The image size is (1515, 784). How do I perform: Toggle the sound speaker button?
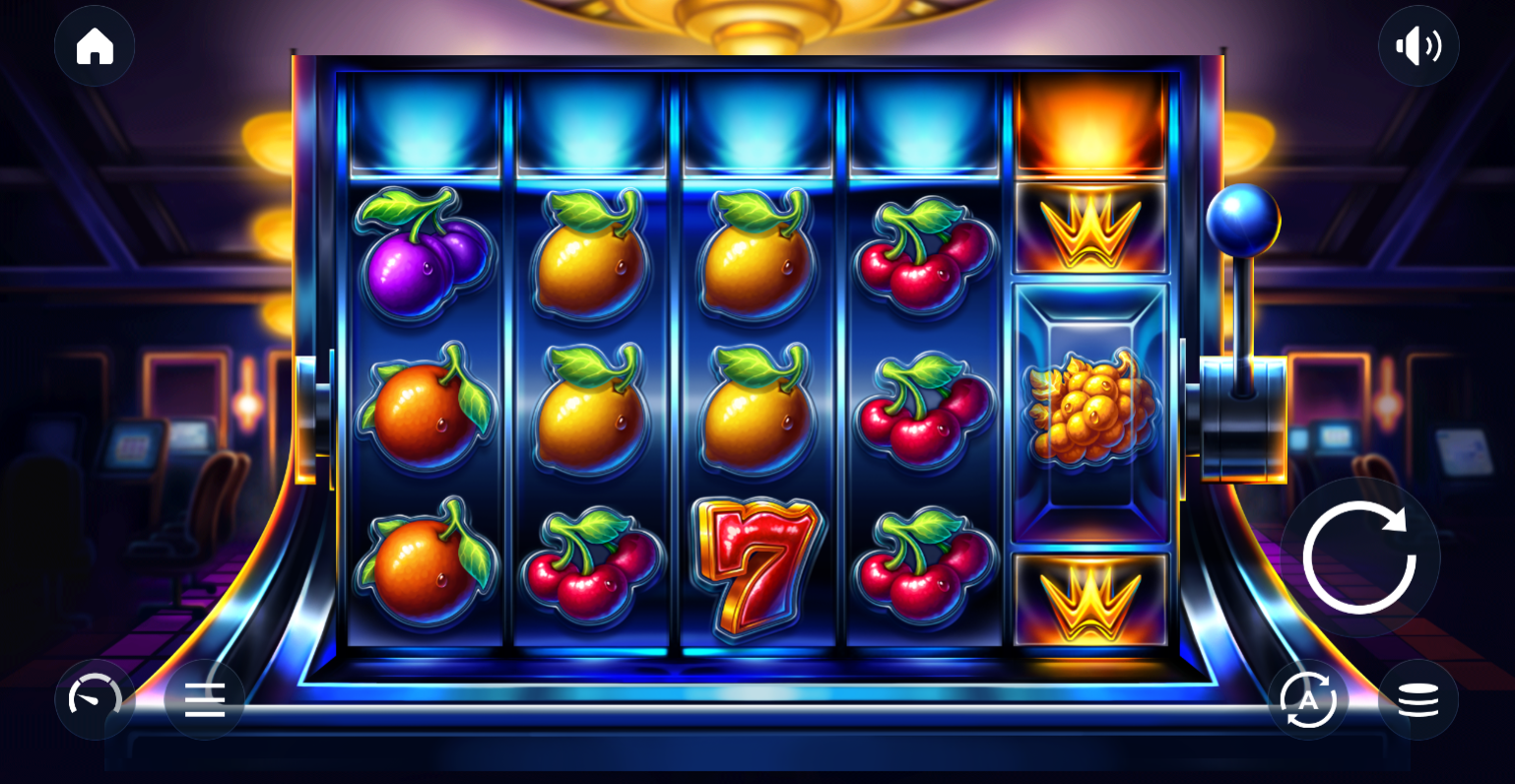[1417, 46]
